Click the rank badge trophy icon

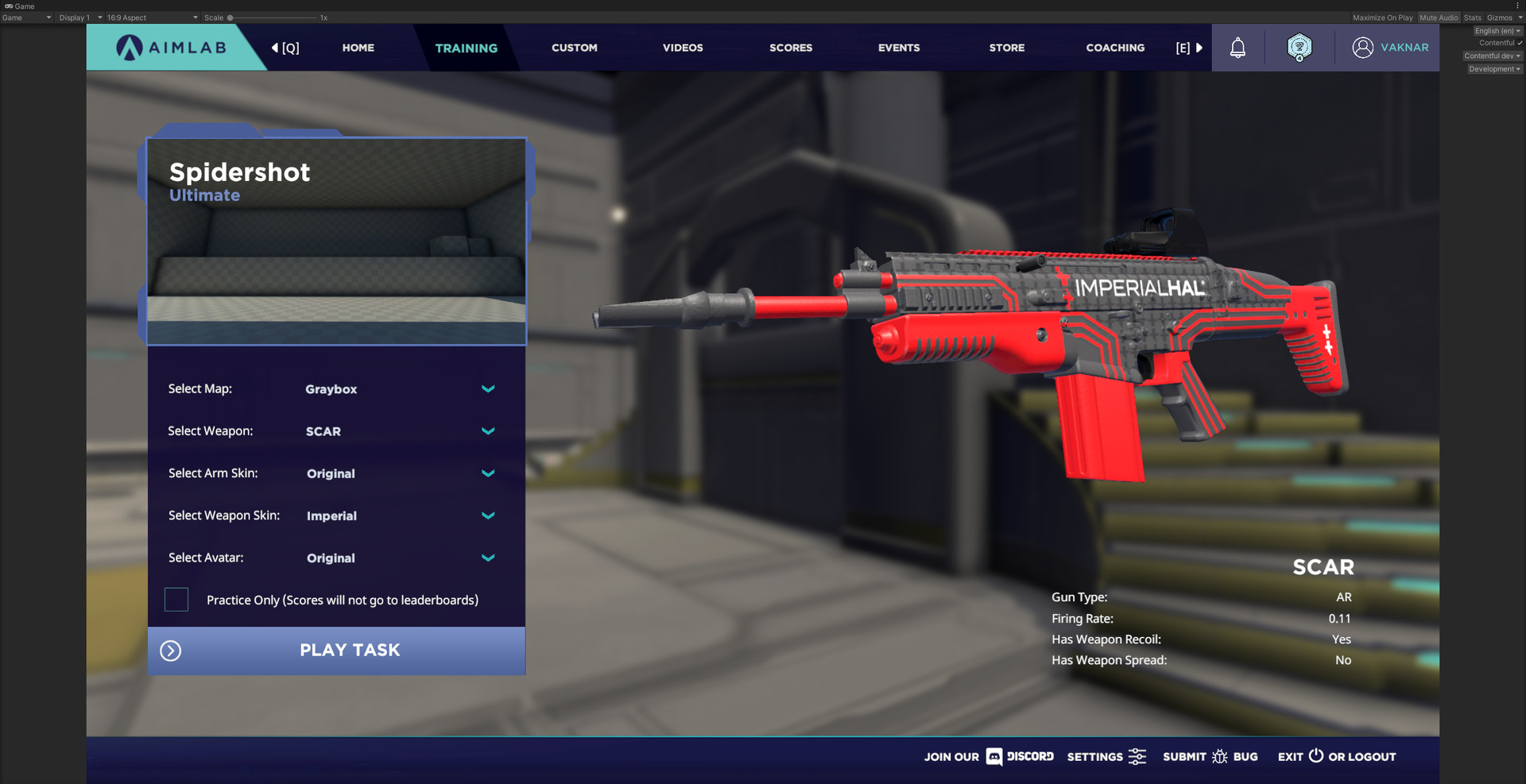pos(1299,48)
